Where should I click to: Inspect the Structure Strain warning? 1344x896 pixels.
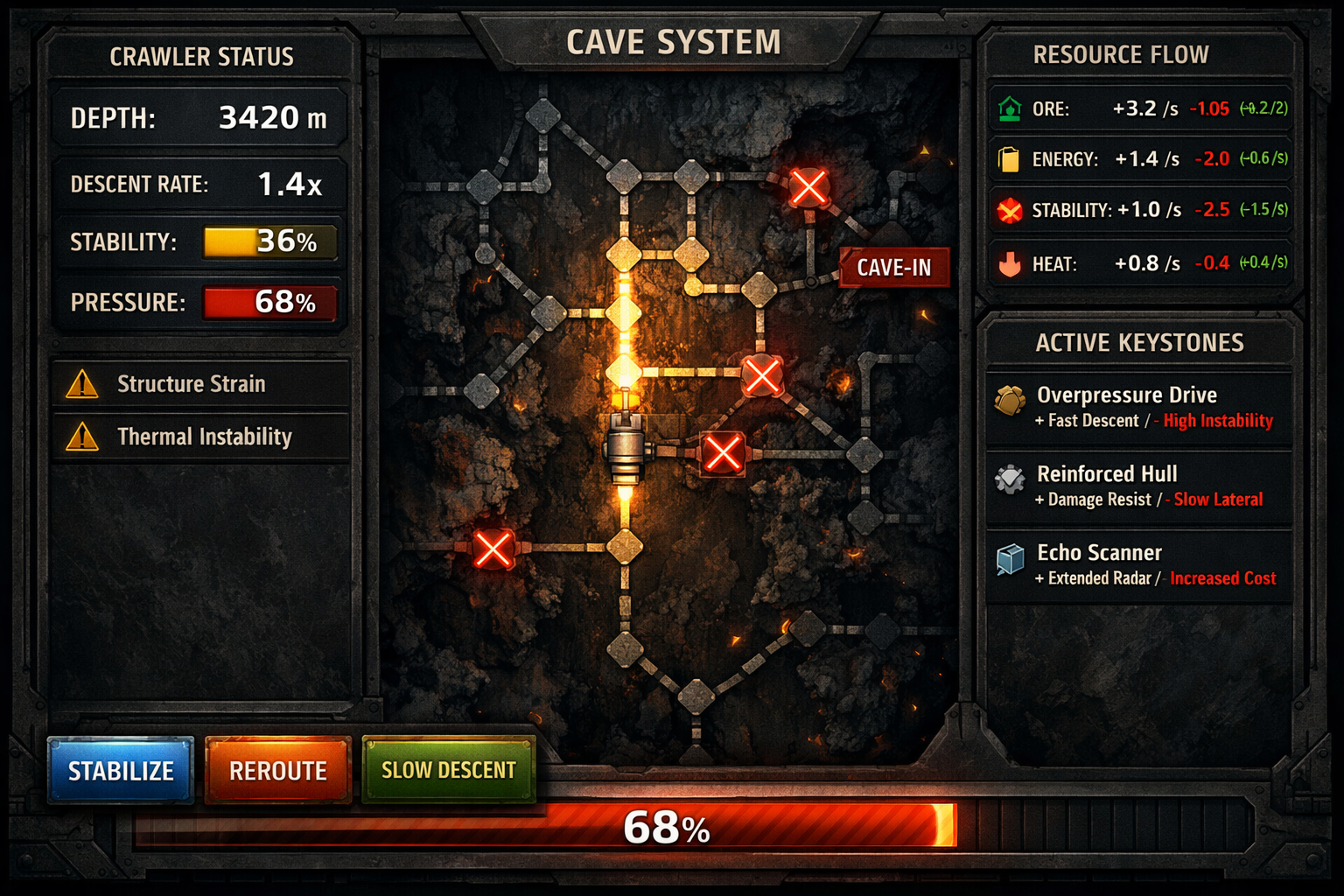(x=201, y=384)
